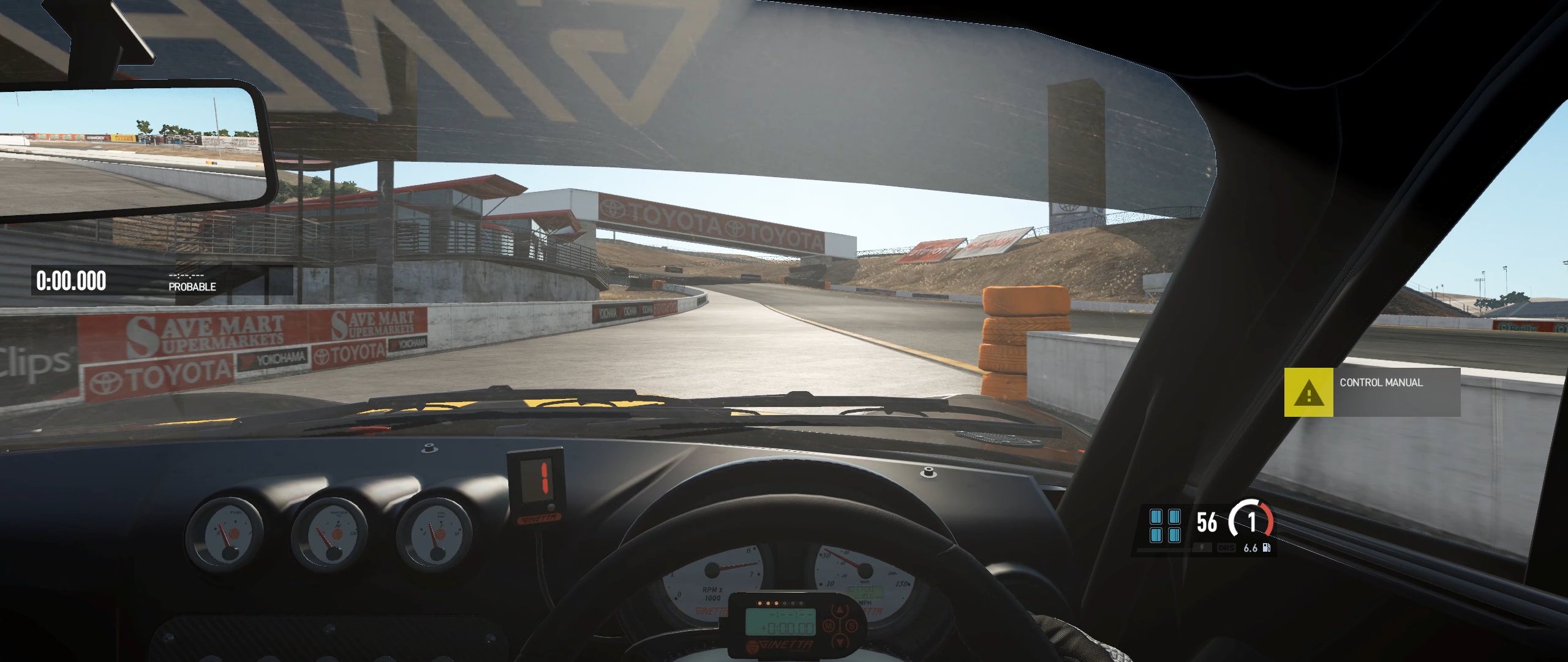Click the DRS indicator badge

pyautogui.click(x=1227, y=549)
